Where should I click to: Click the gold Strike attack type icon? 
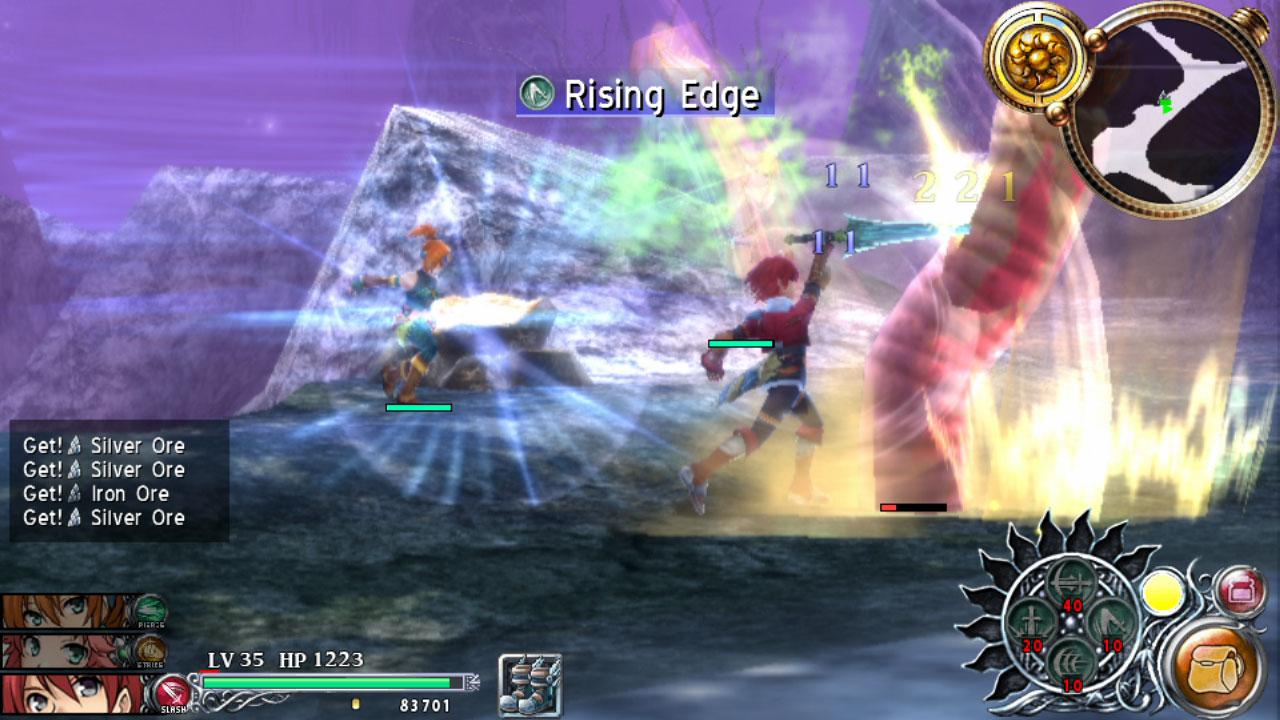coord(150,650)
